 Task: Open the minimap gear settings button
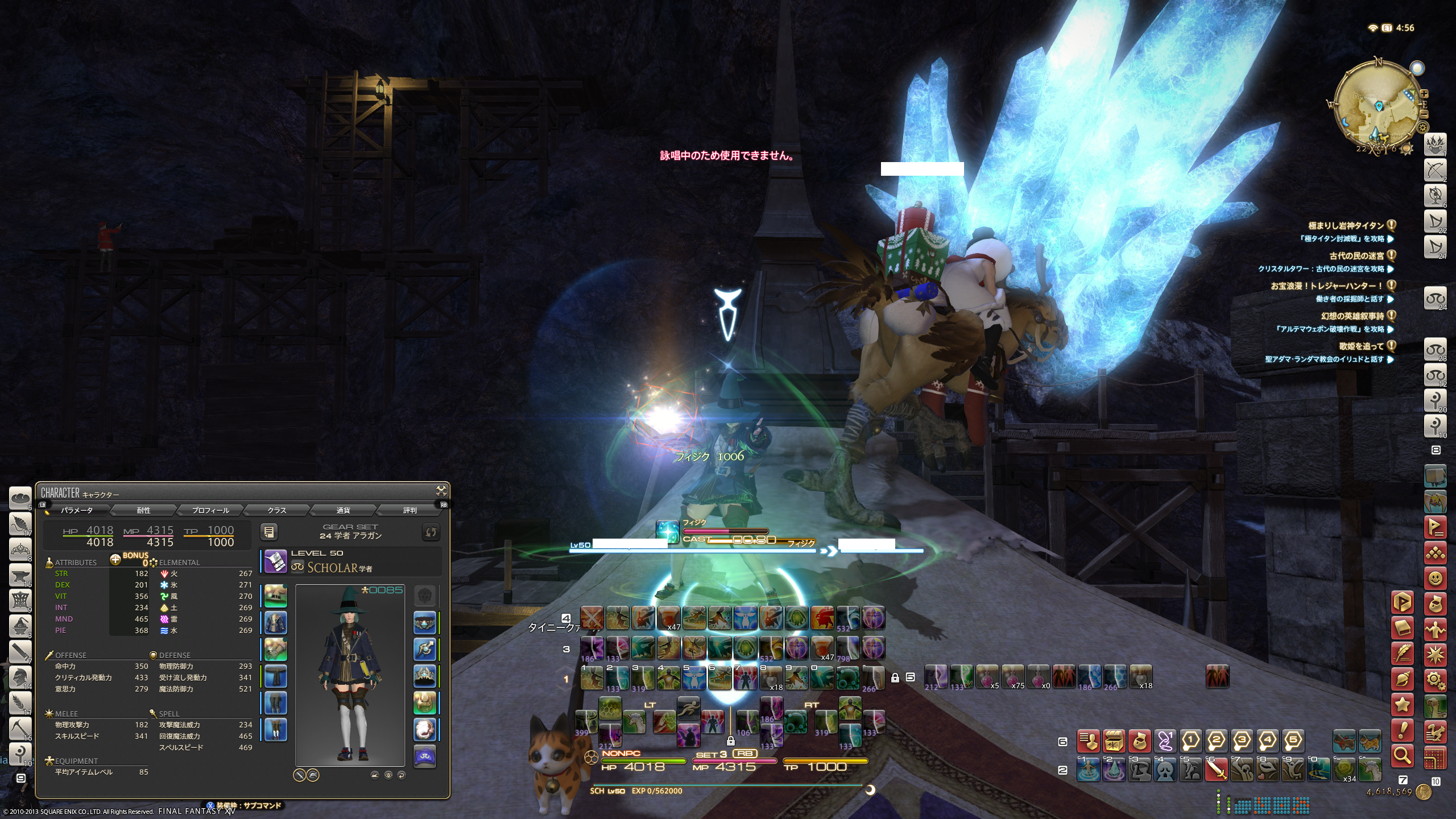(x=1423, y=128)
